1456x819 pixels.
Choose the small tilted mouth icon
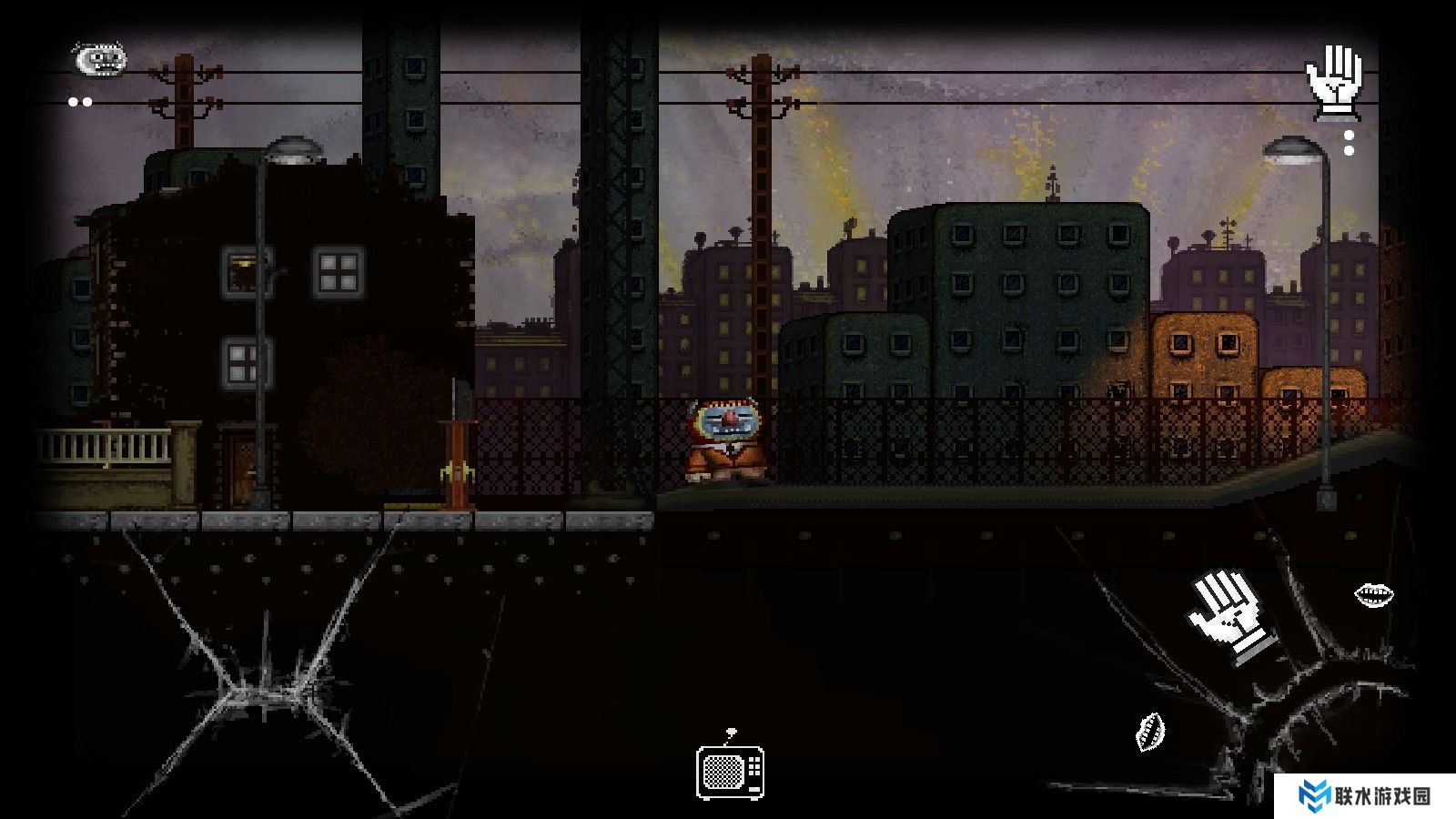point(1150,732)
